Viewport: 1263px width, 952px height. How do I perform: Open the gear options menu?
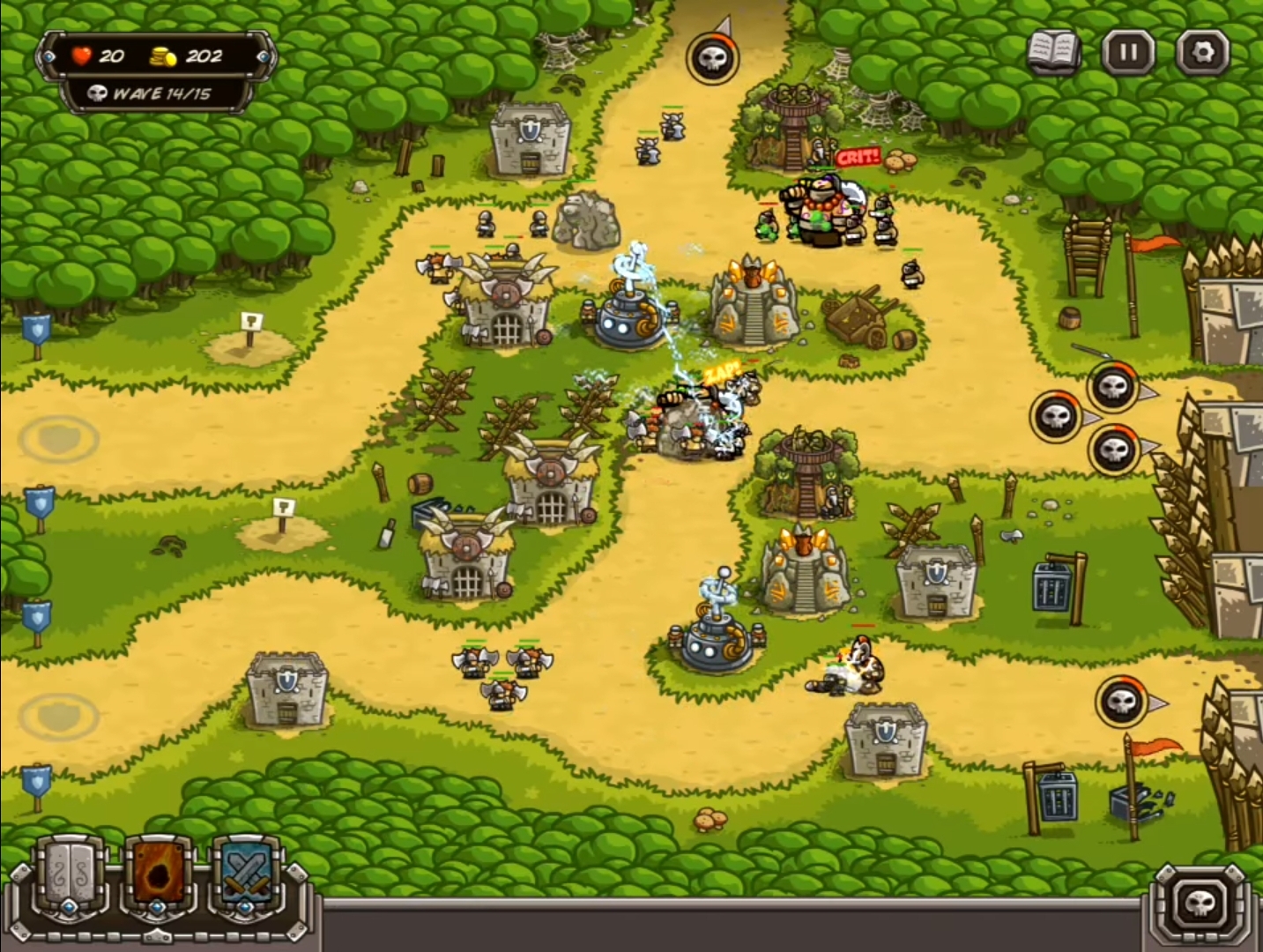[x=1202, y=52]
